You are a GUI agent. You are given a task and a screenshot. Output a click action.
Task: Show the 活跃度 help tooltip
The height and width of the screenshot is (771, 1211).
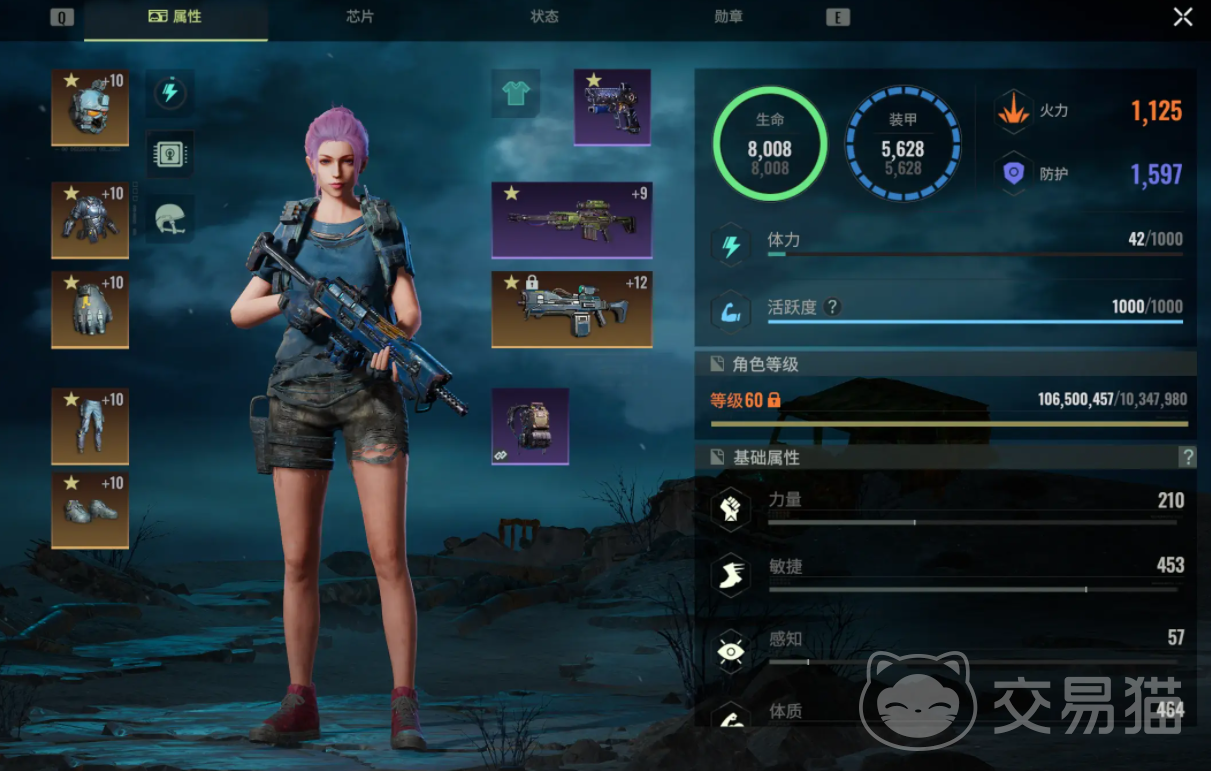coord(832,307)
